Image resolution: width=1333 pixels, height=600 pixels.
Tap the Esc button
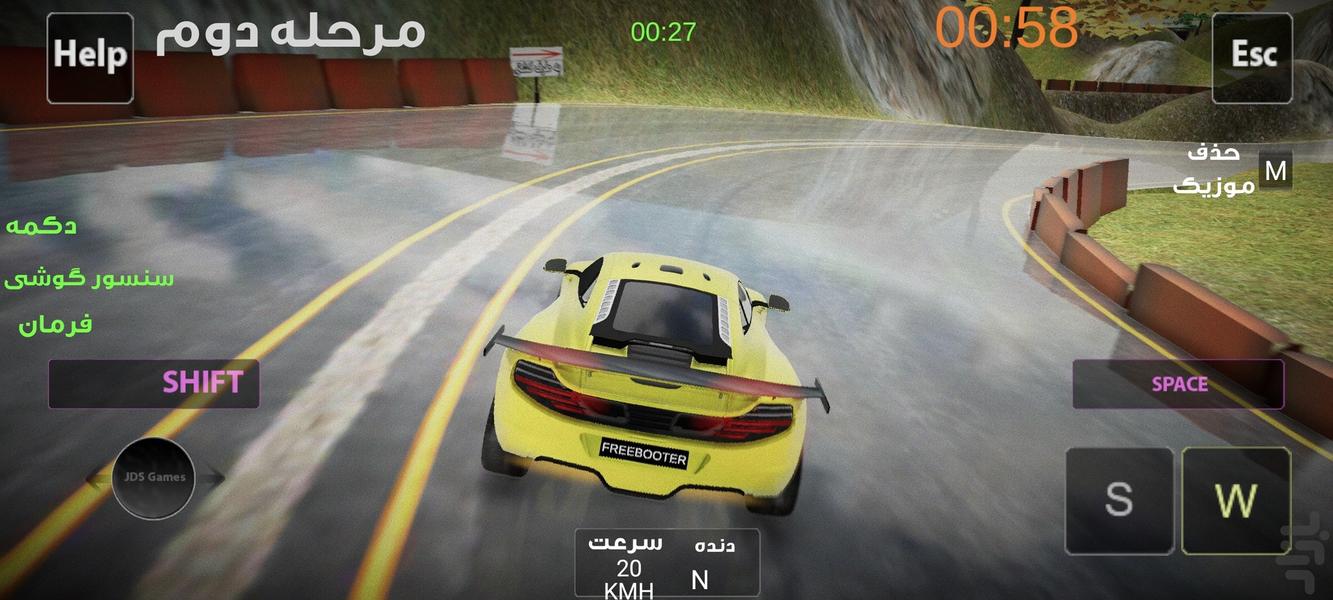point(1252,57)
